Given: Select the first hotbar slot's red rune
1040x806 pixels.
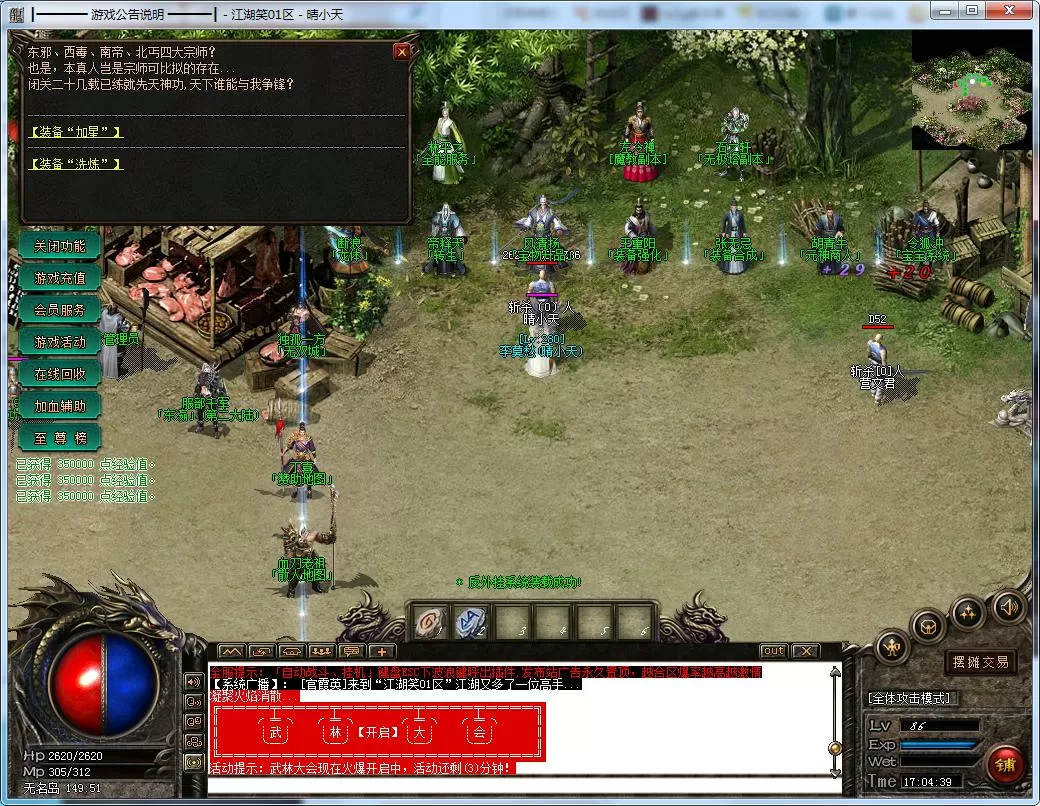Looking at the screenshot, I should (x=427, y=622).
